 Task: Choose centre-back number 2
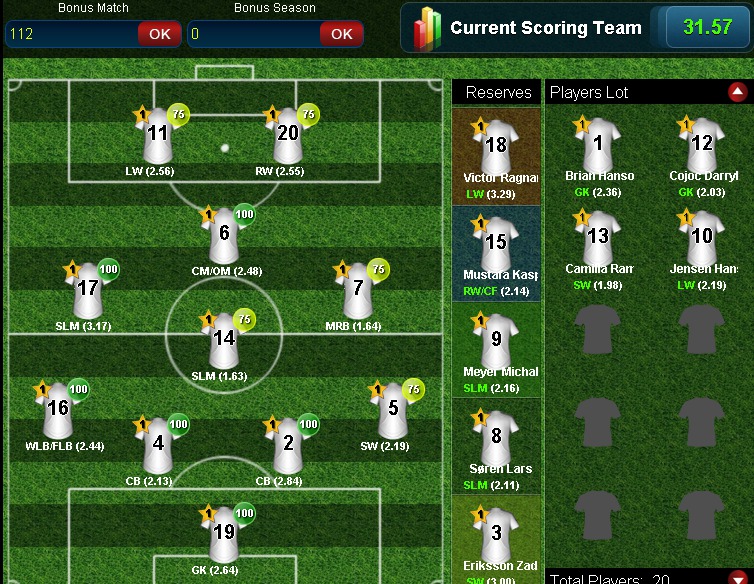point(288,444)
